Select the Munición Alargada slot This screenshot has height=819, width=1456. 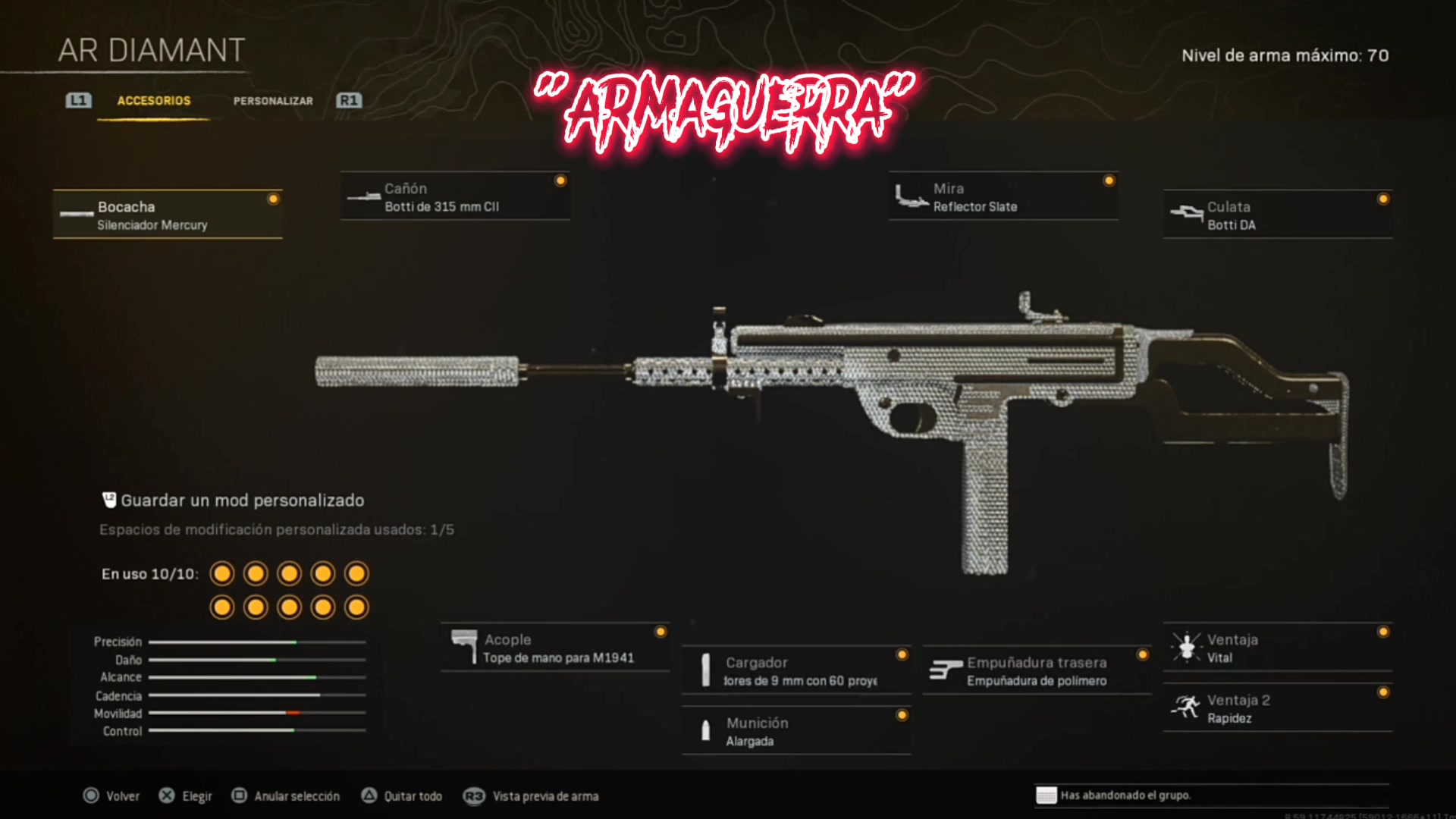click(x=796, y=731)
